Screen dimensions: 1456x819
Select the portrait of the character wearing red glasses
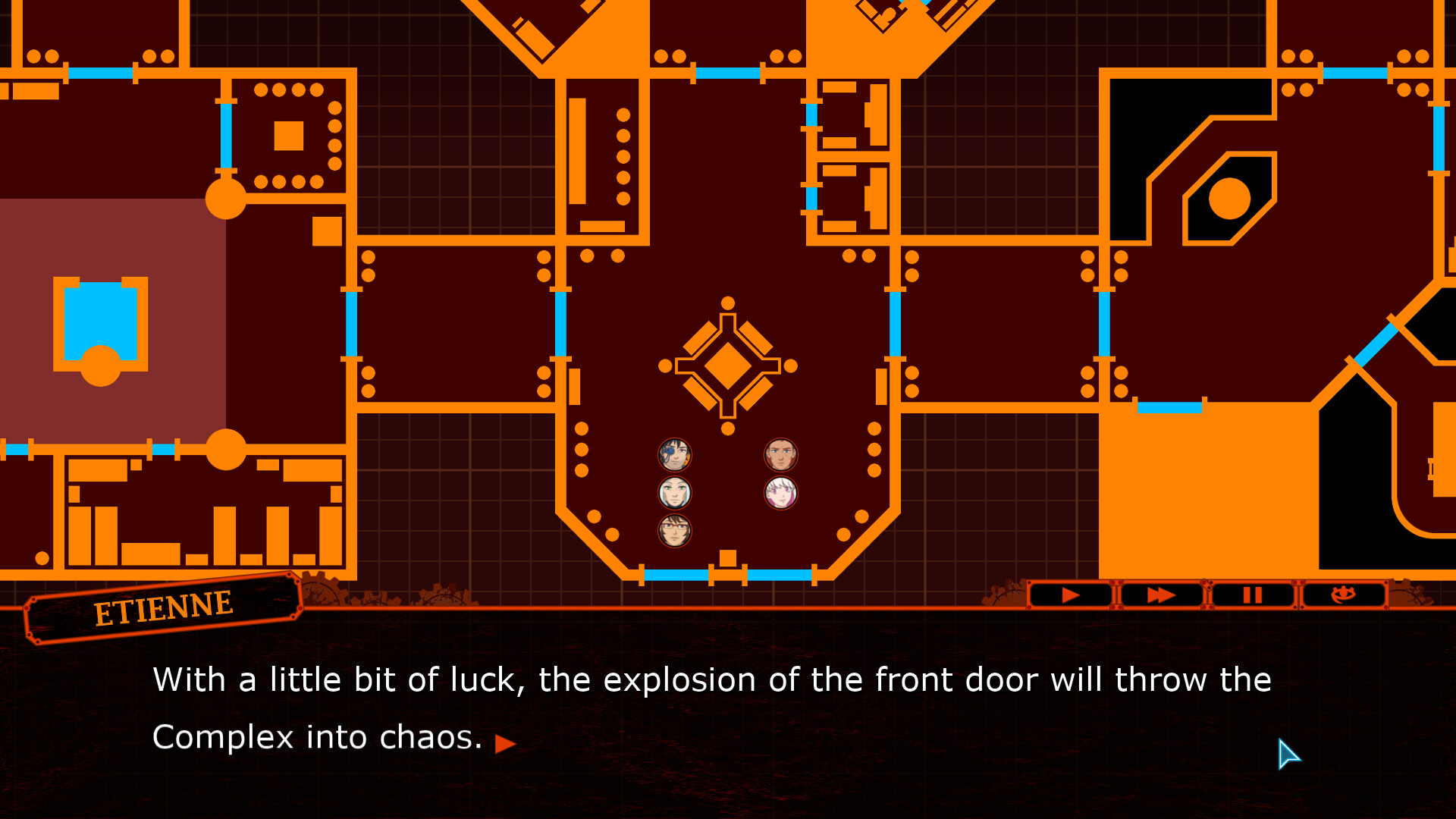point(674,530)
